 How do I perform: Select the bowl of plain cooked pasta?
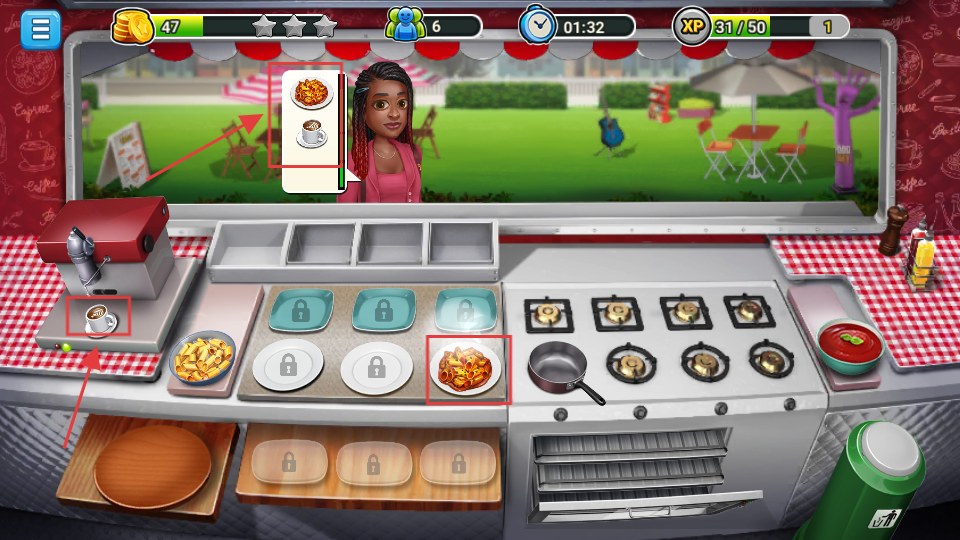pos(203,357)
